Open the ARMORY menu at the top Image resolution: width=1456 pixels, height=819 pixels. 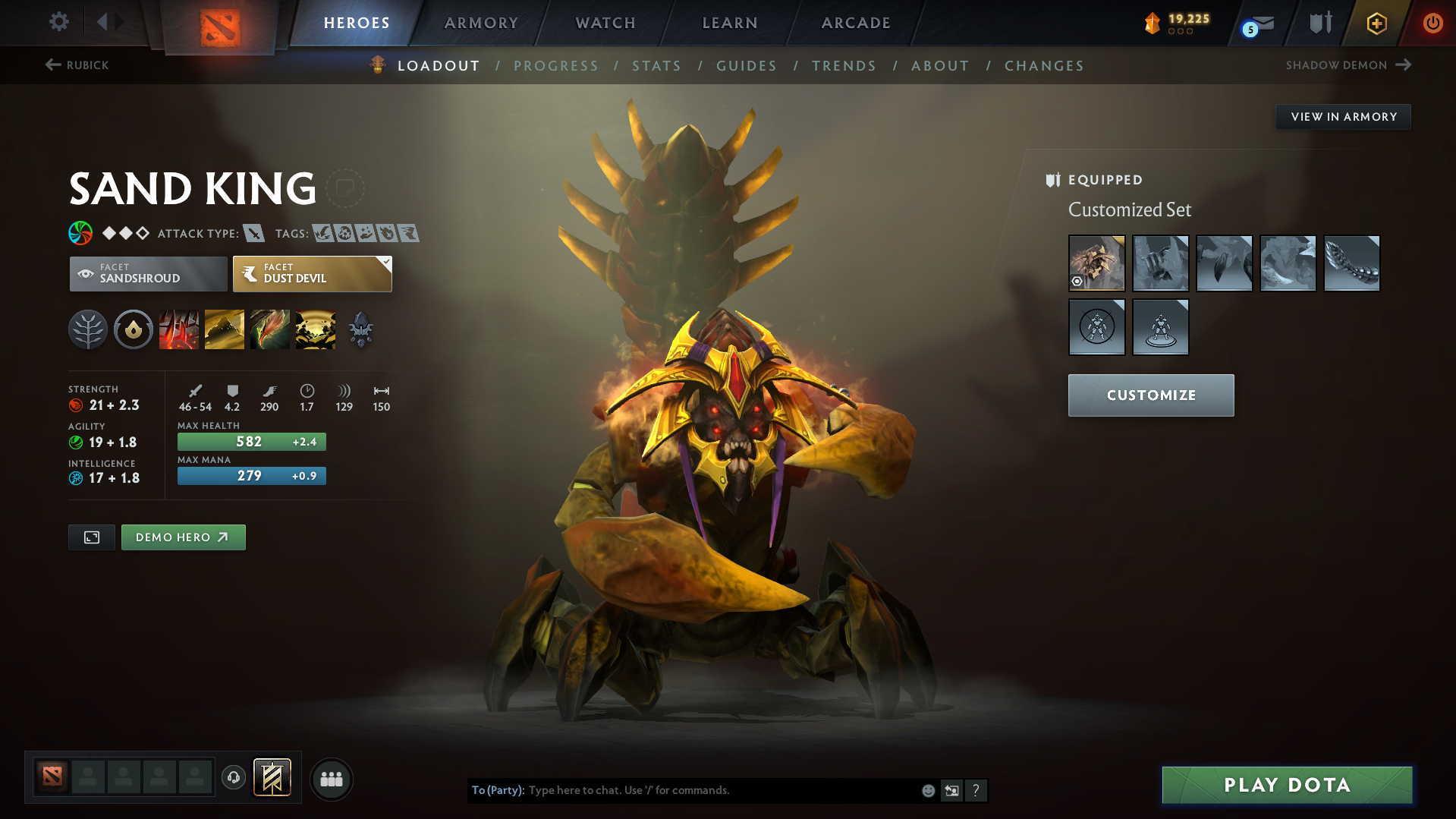point(481,23)
